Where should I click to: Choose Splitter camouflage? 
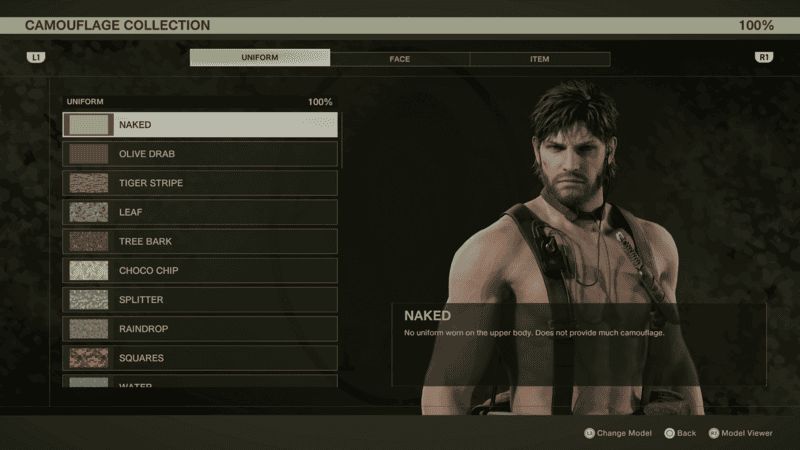pos(200,299)
